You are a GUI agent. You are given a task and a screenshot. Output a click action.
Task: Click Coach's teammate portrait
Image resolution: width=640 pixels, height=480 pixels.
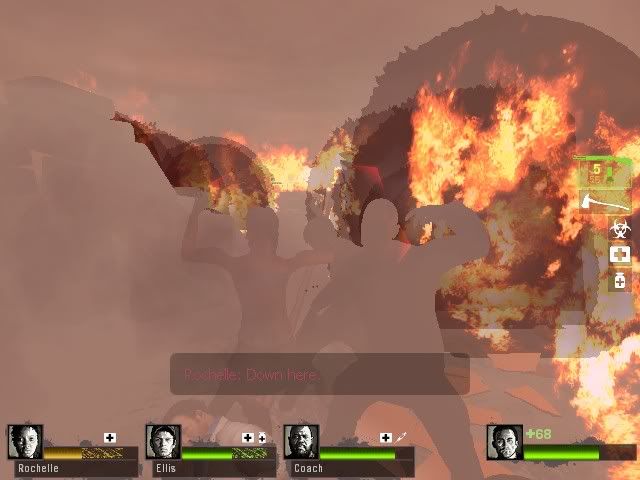tap(301, 442)
